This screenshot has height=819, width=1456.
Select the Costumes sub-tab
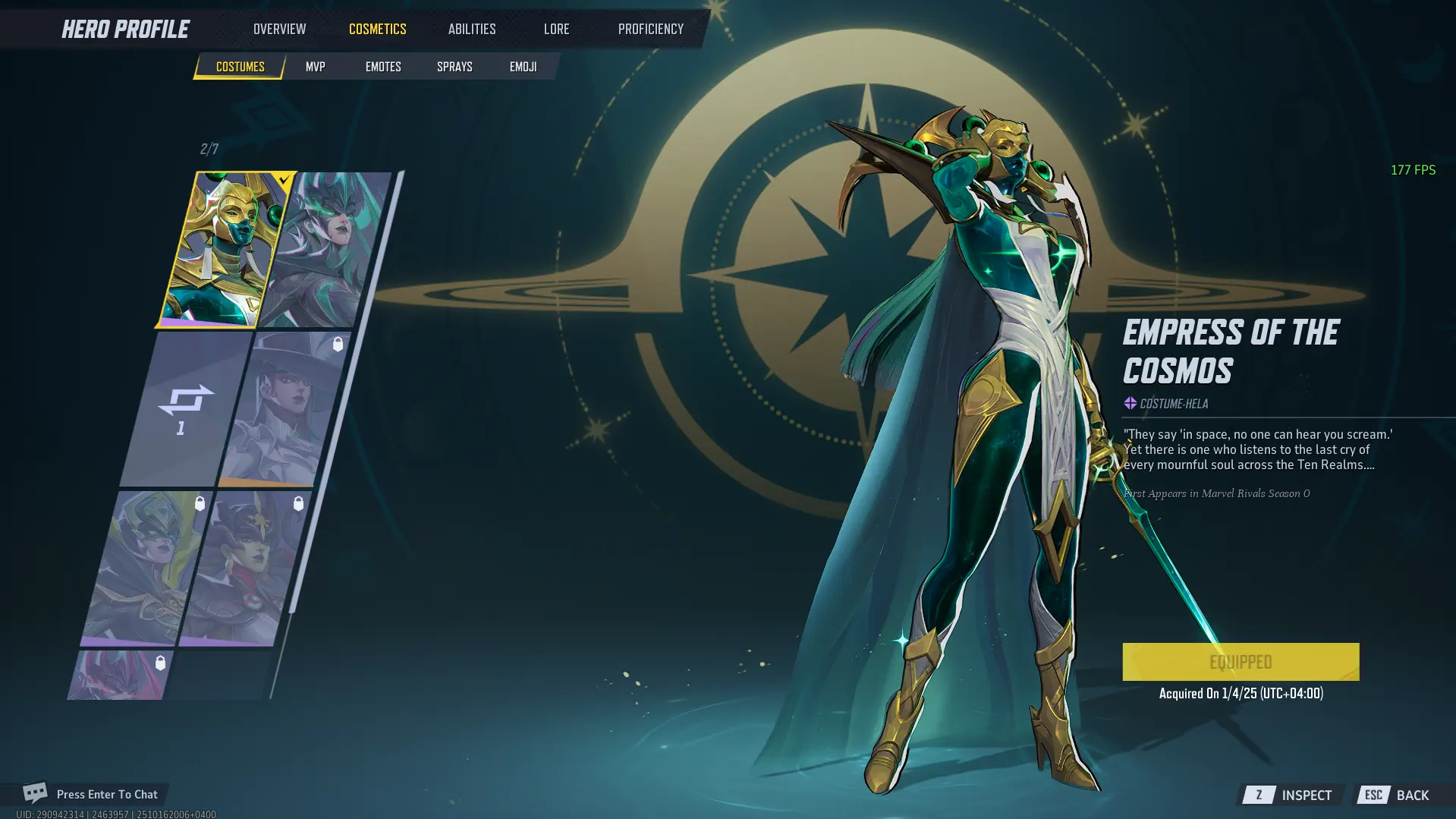pyautogui.click(x=240, y=67)
